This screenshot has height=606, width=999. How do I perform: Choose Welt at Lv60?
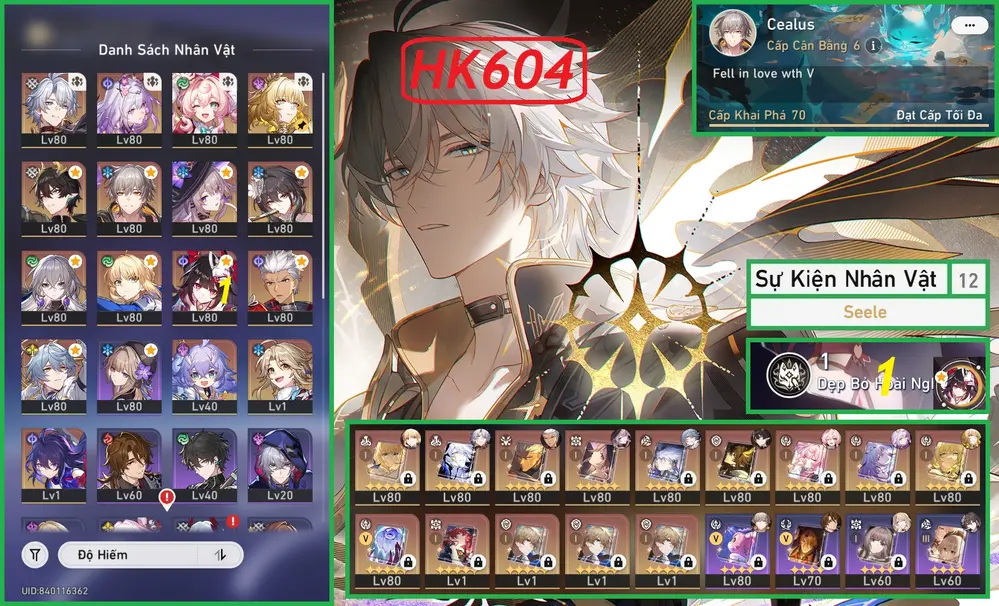coord(127,463)
